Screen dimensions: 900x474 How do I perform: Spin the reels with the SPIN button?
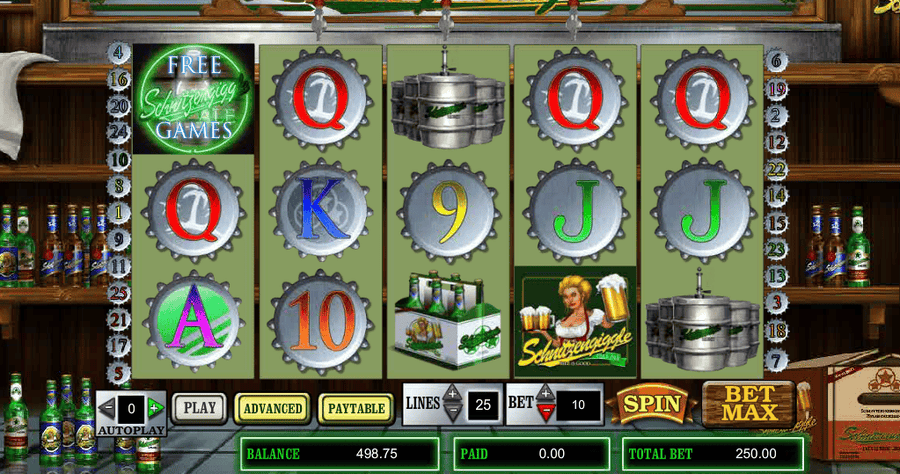(652, 405)
